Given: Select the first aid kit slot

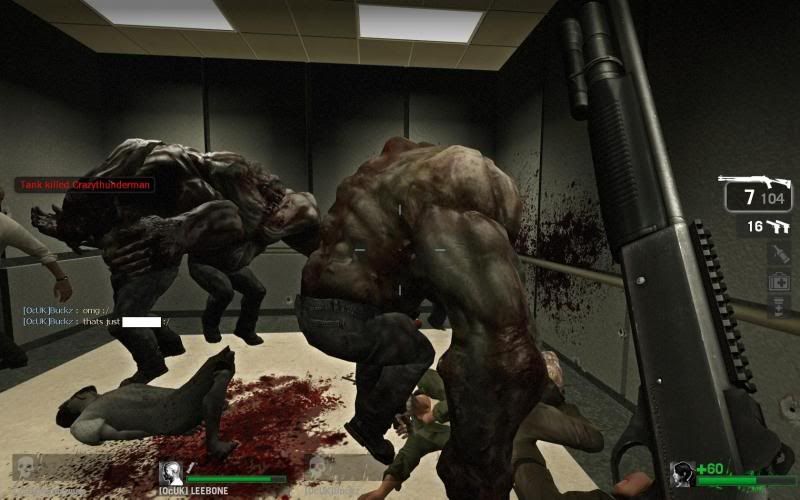Looking at the screenshot, I should click(x=779, y=281).
